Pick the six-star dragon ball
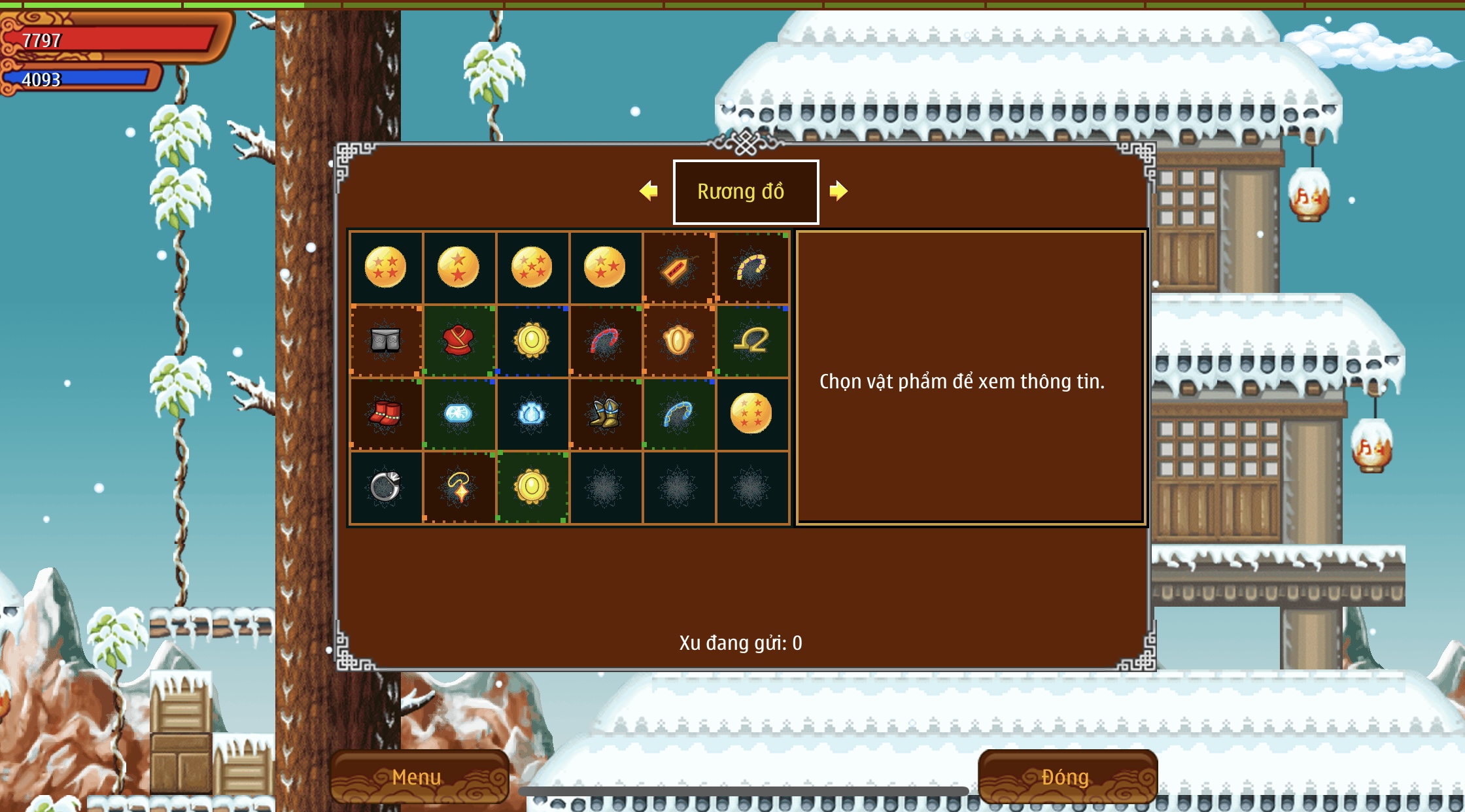 [751, 413]
